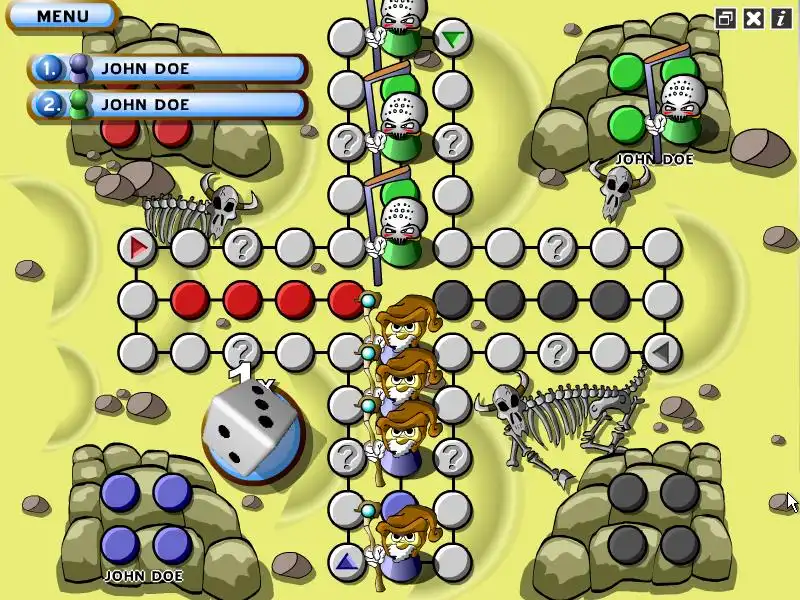Click the green arrow start tile
Viewport: 800px width, 600px height.
pos(453,39)
